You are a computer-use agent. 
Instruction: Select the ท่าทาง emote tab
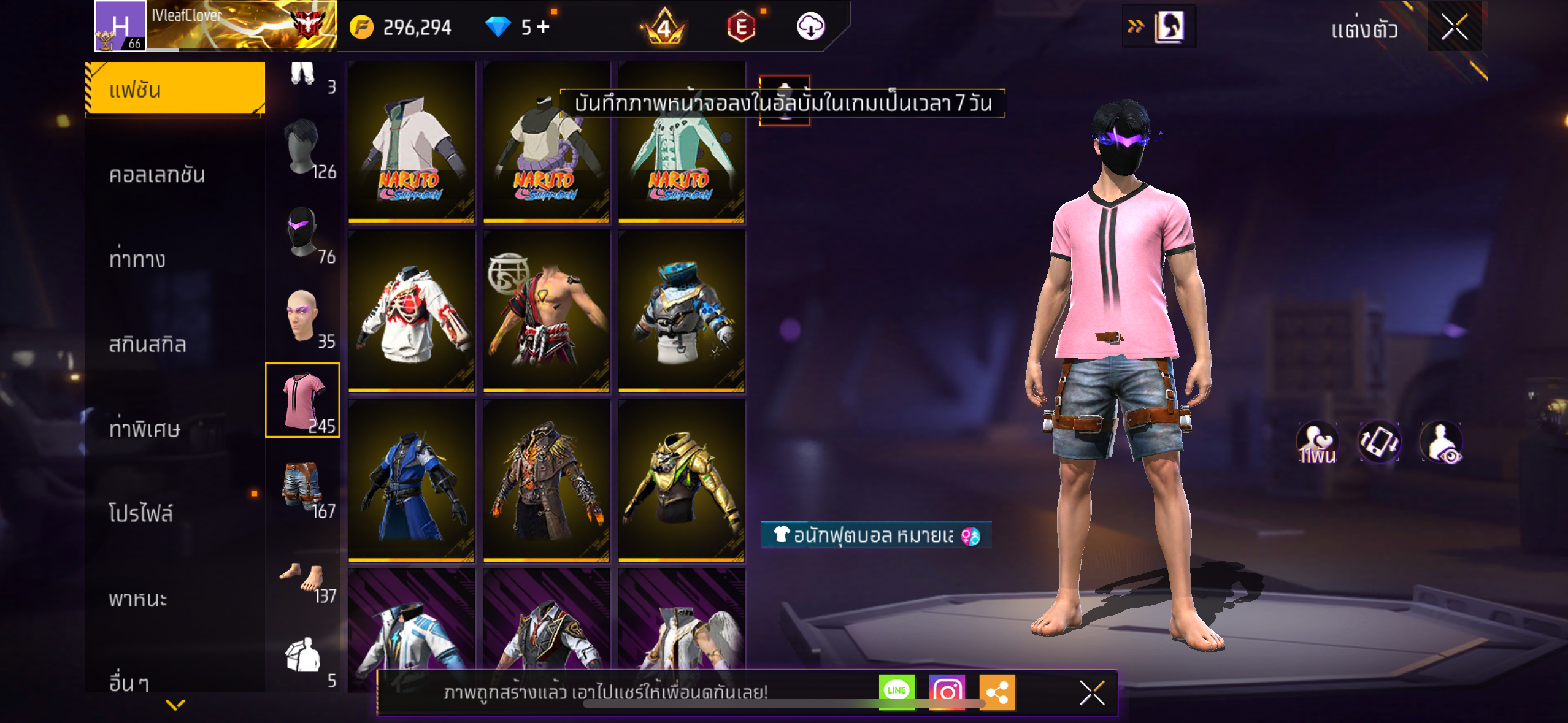click(x=137, y=259)
